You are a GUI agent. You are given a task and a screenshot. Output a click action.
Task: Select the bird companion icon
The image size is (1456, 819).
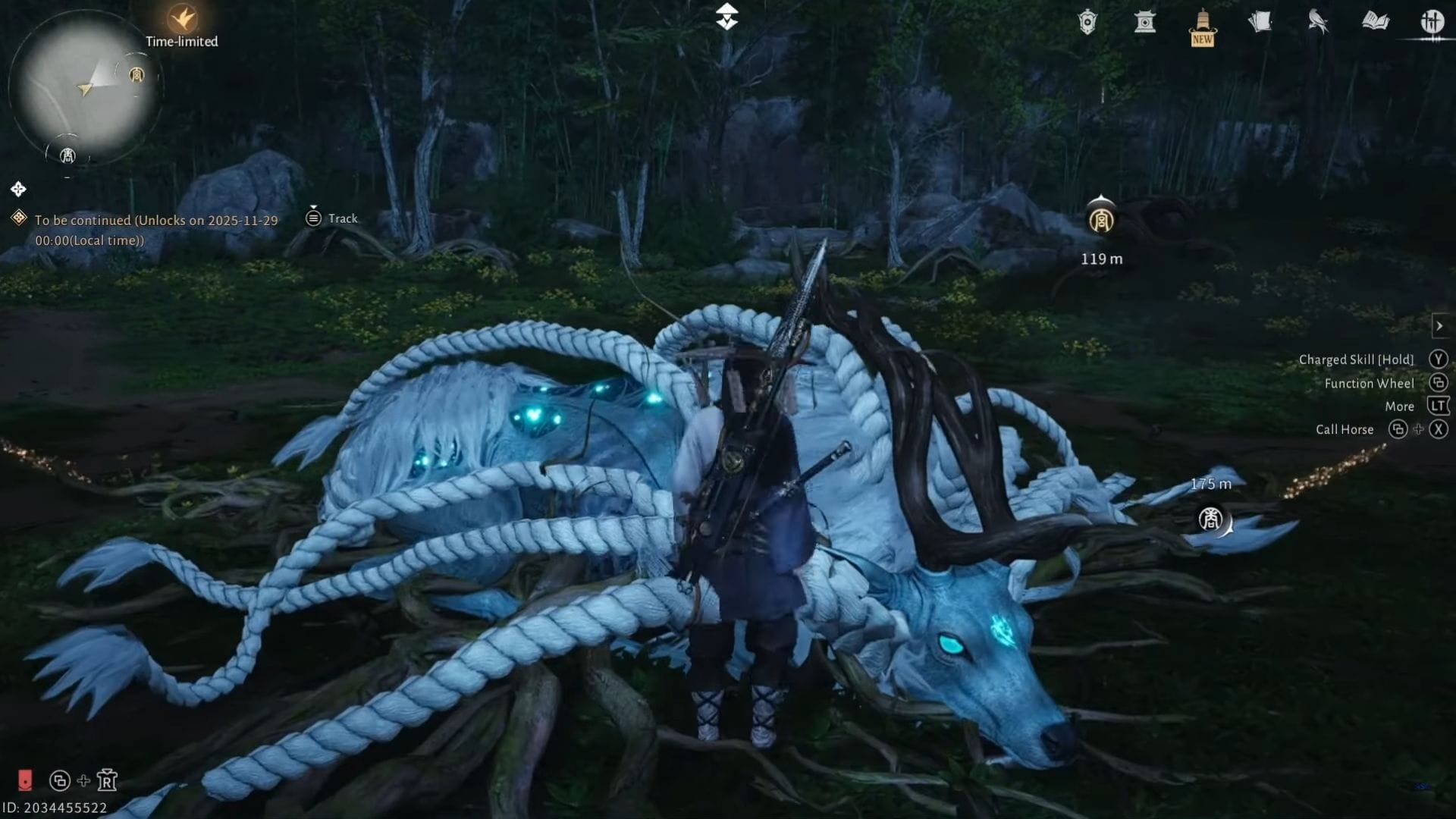(1317, 22)
